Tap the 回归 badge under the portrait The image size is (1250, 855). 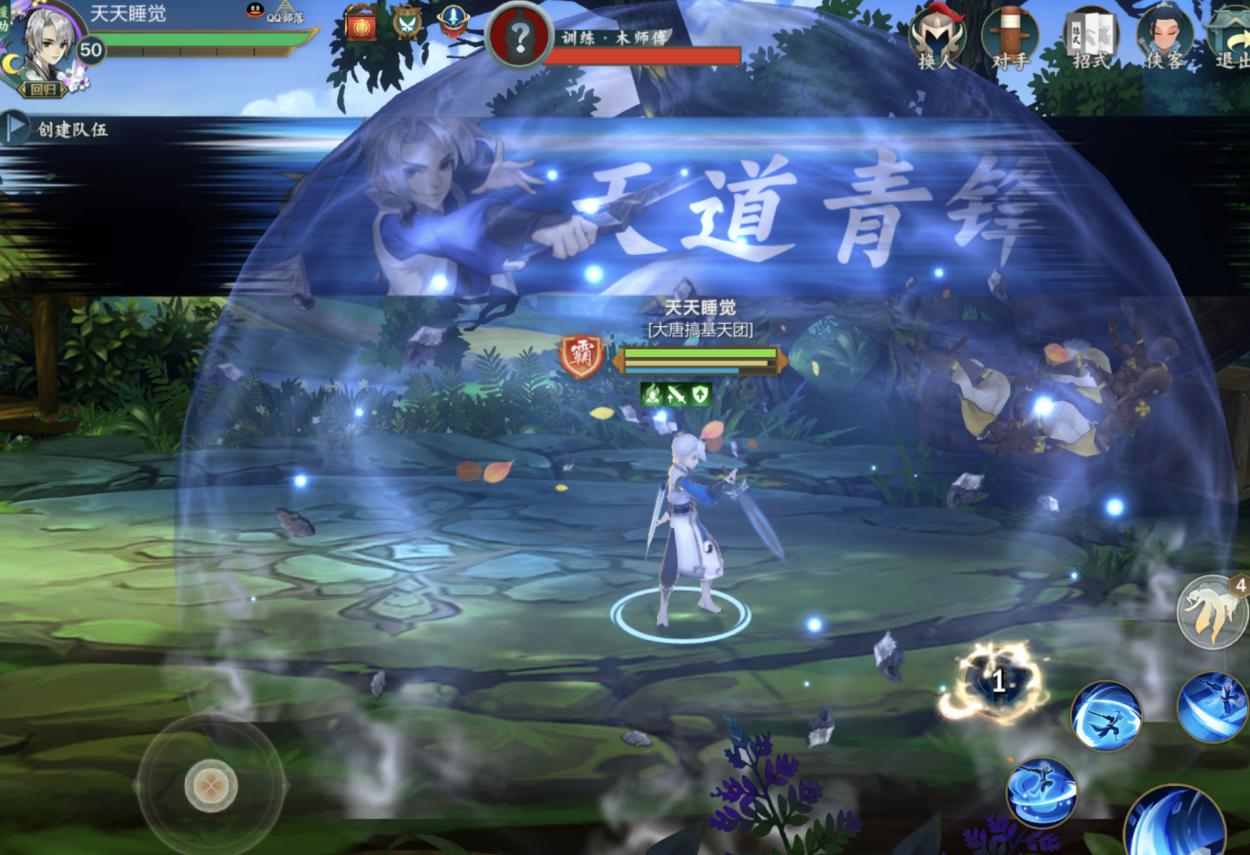pyautogui.click(x=43, y=89)
